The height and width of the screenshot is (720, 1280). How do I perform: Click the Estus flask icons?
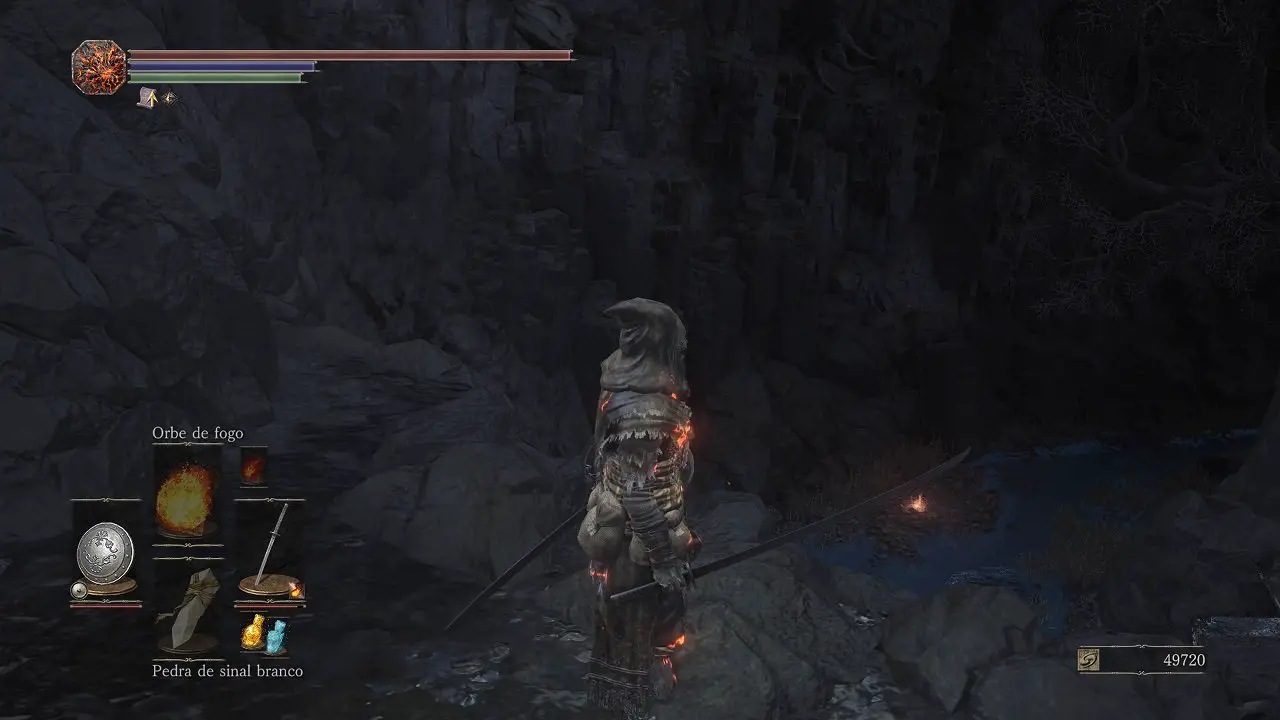(263, 634)
